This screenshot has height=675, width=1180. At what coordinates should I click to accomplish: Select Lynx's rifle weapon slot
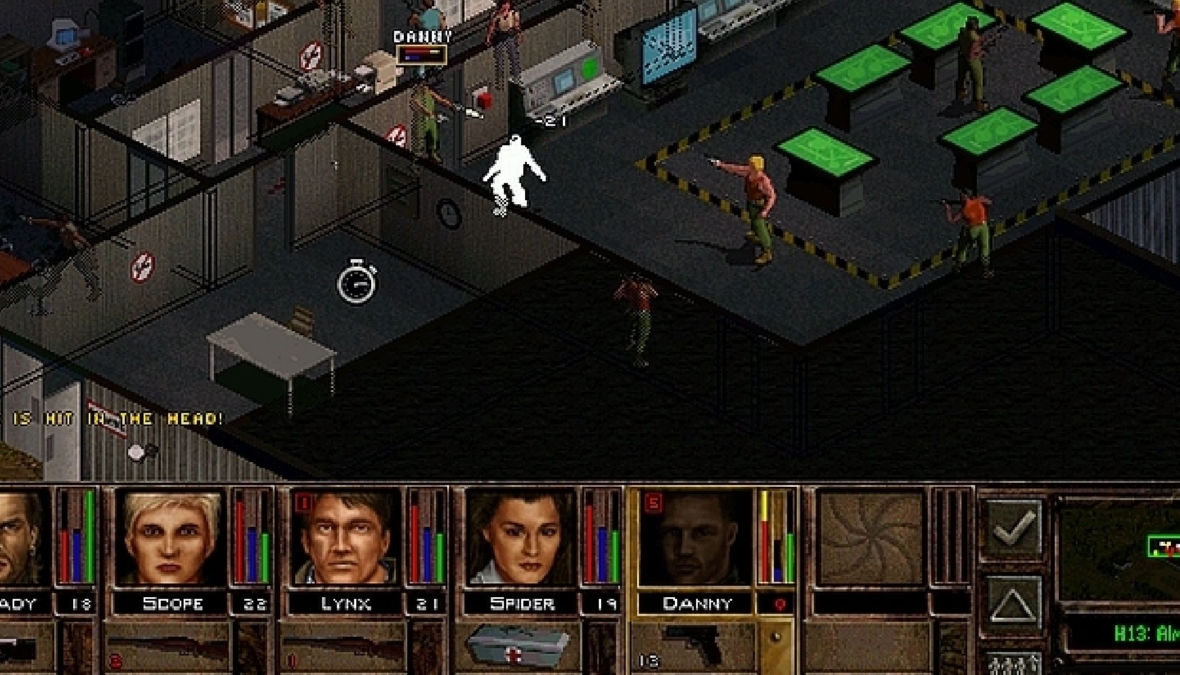343,648
